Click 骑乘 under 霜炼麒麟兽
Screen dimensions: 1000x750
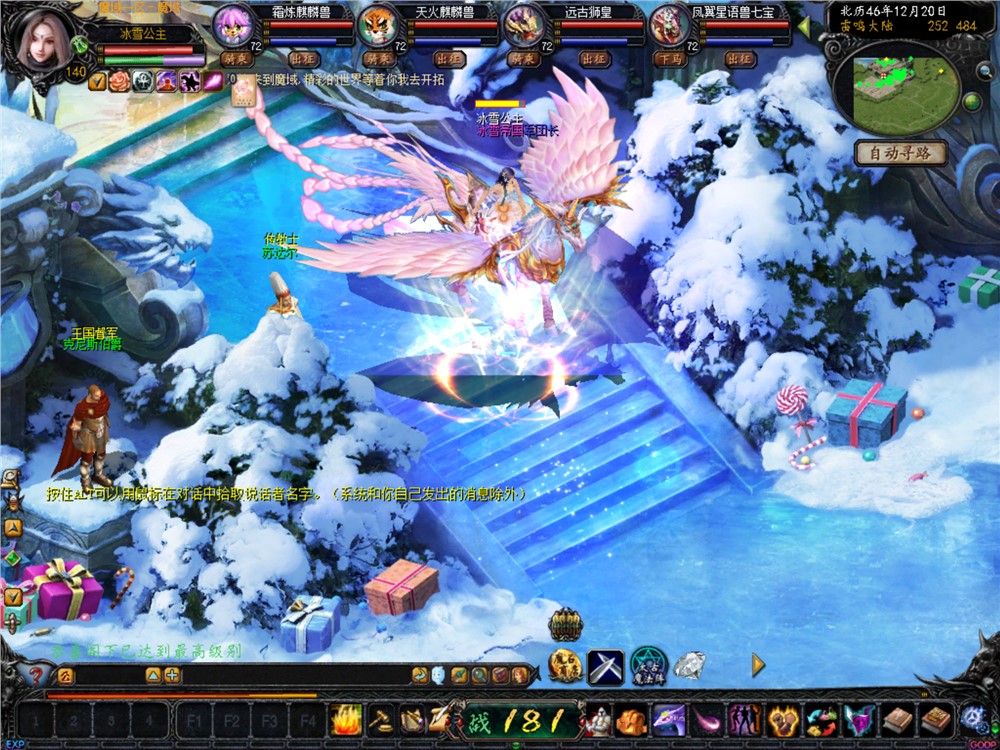236,59
